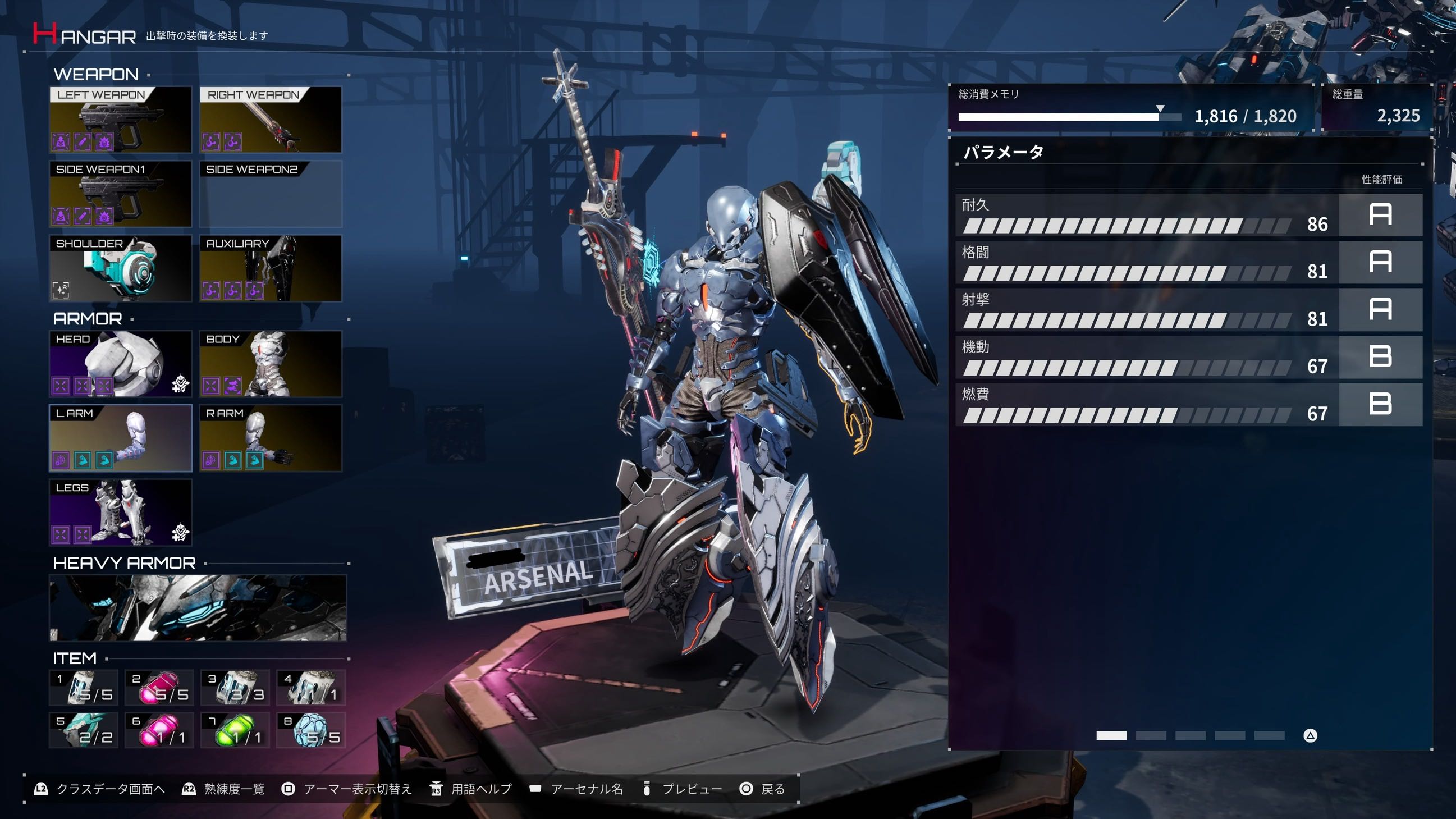The image size is (1456, 819).
Task: Select the empty SIDE WEAPON2 slot
Action: click(x=271, y=194)
